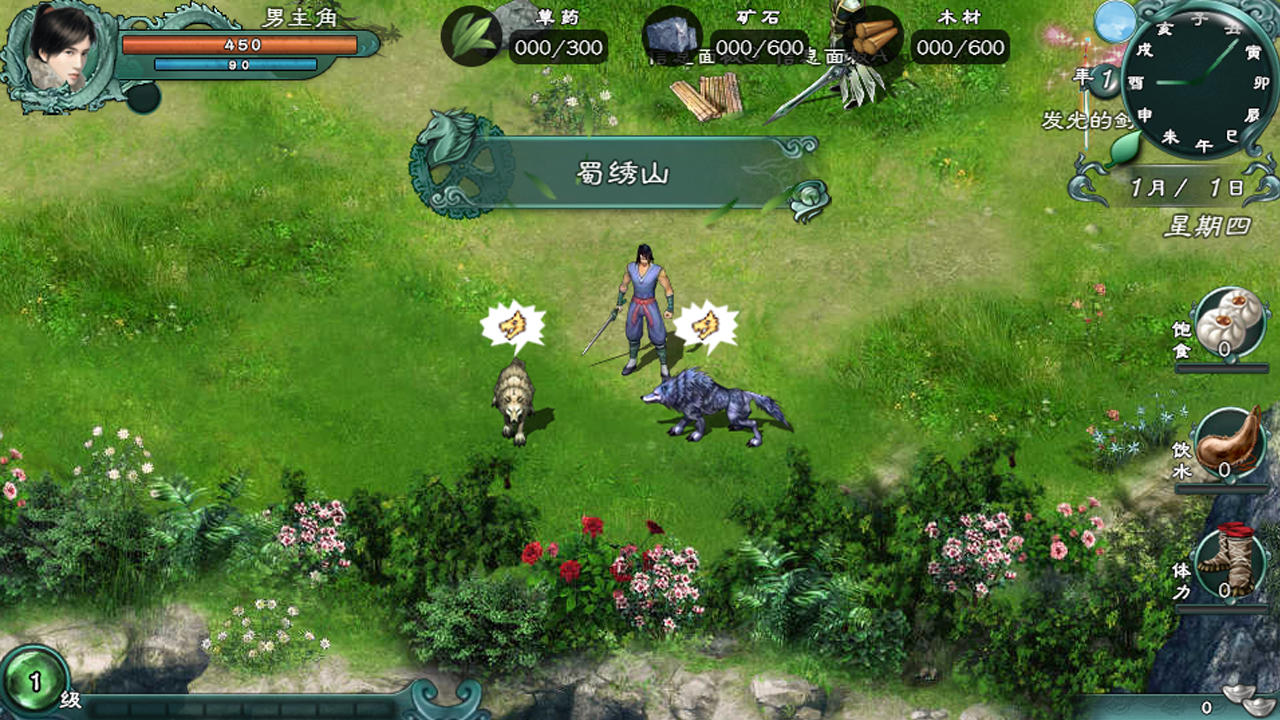Click the attack bubble above the white wolf
The image size is (1280, 720).
511,323
